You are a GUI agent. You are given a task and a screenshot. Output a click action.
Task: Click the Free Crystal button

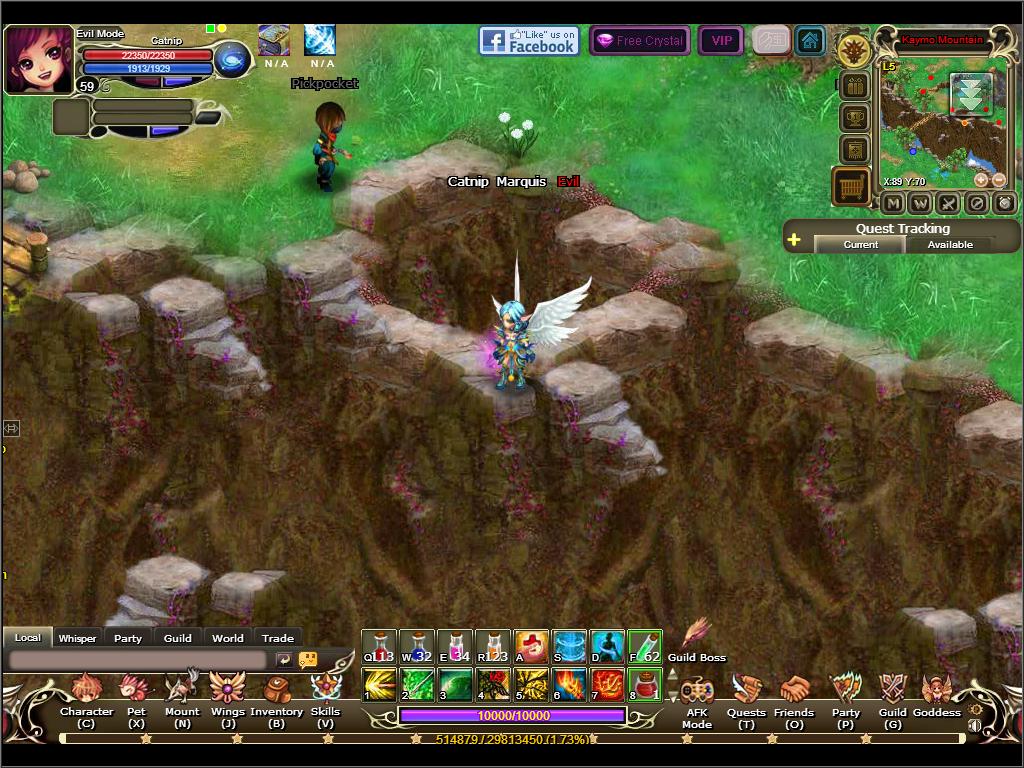[640, 41]
